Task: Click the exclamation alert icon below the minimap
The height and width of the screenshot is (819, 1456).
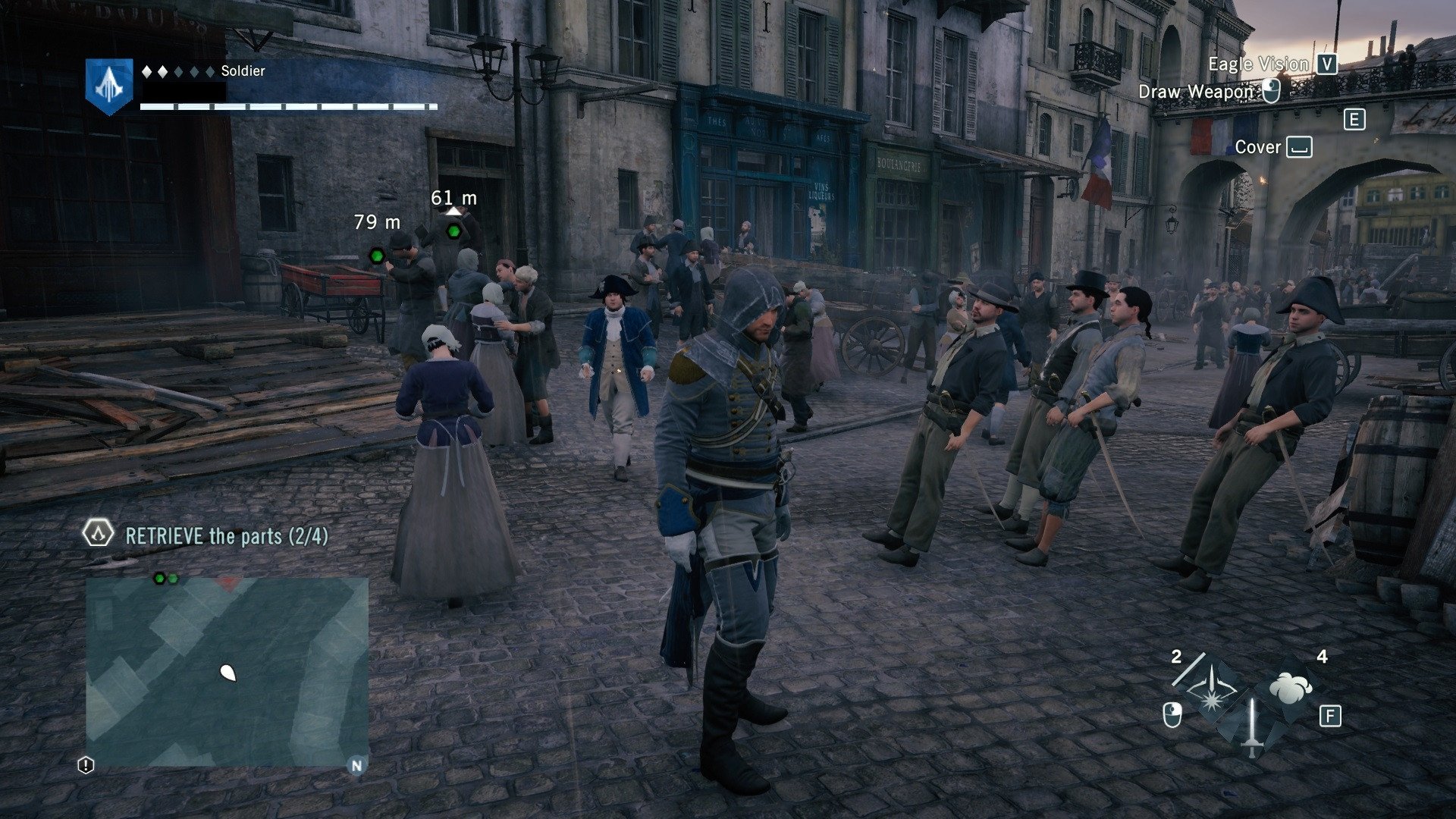Action: 86,765
